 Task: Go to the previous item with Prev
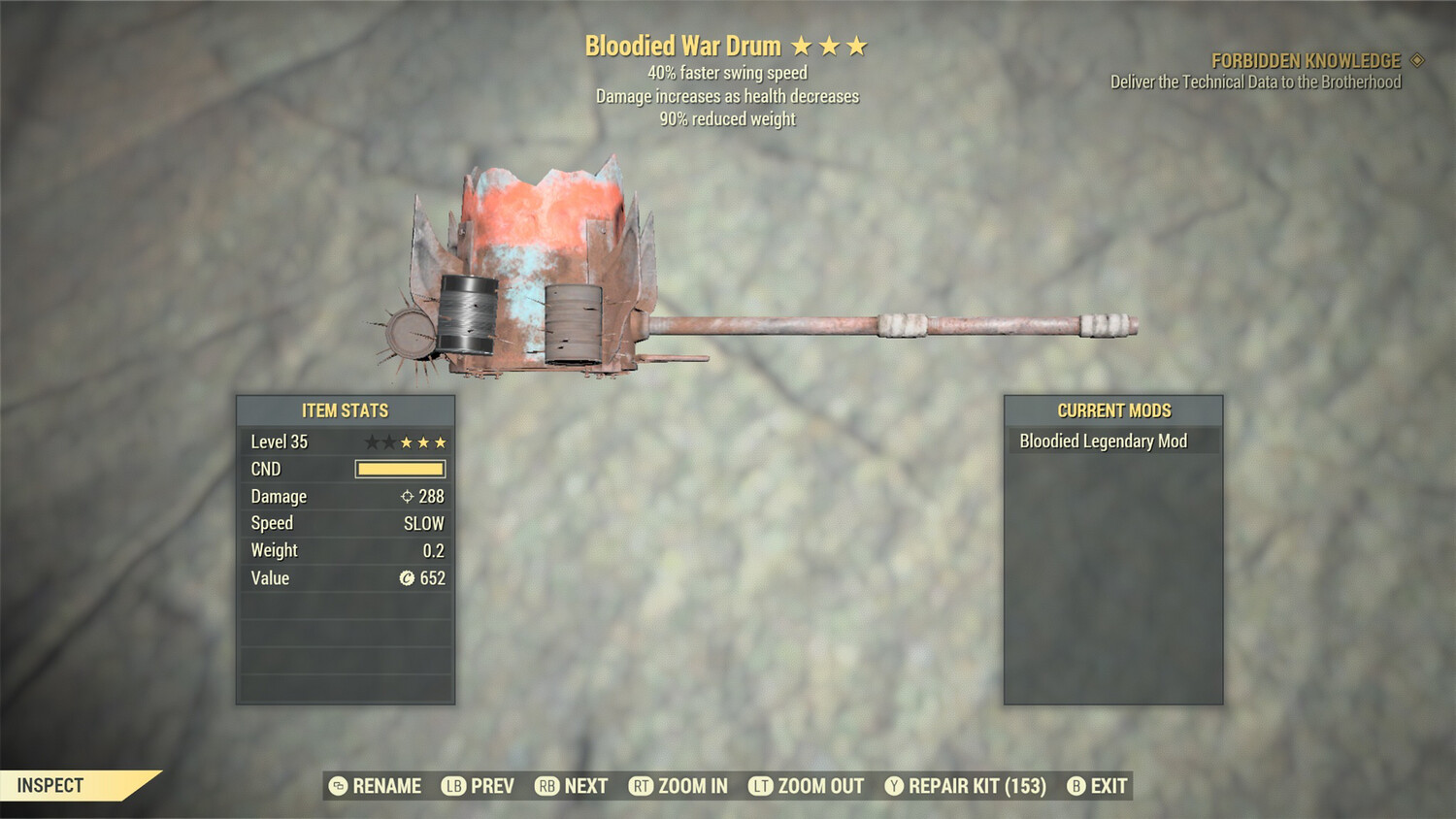[x=479, y=786]
